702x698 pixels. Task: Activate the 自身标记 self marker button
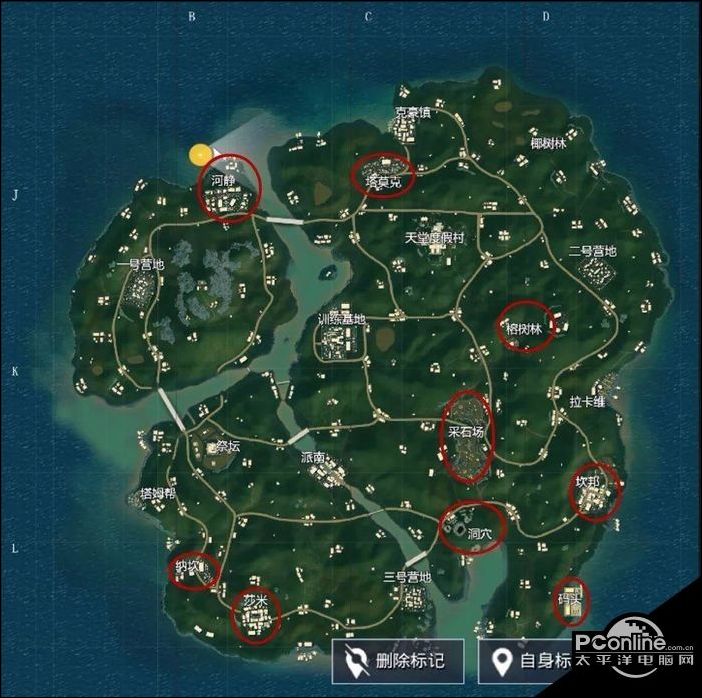(x=530, y=661)
